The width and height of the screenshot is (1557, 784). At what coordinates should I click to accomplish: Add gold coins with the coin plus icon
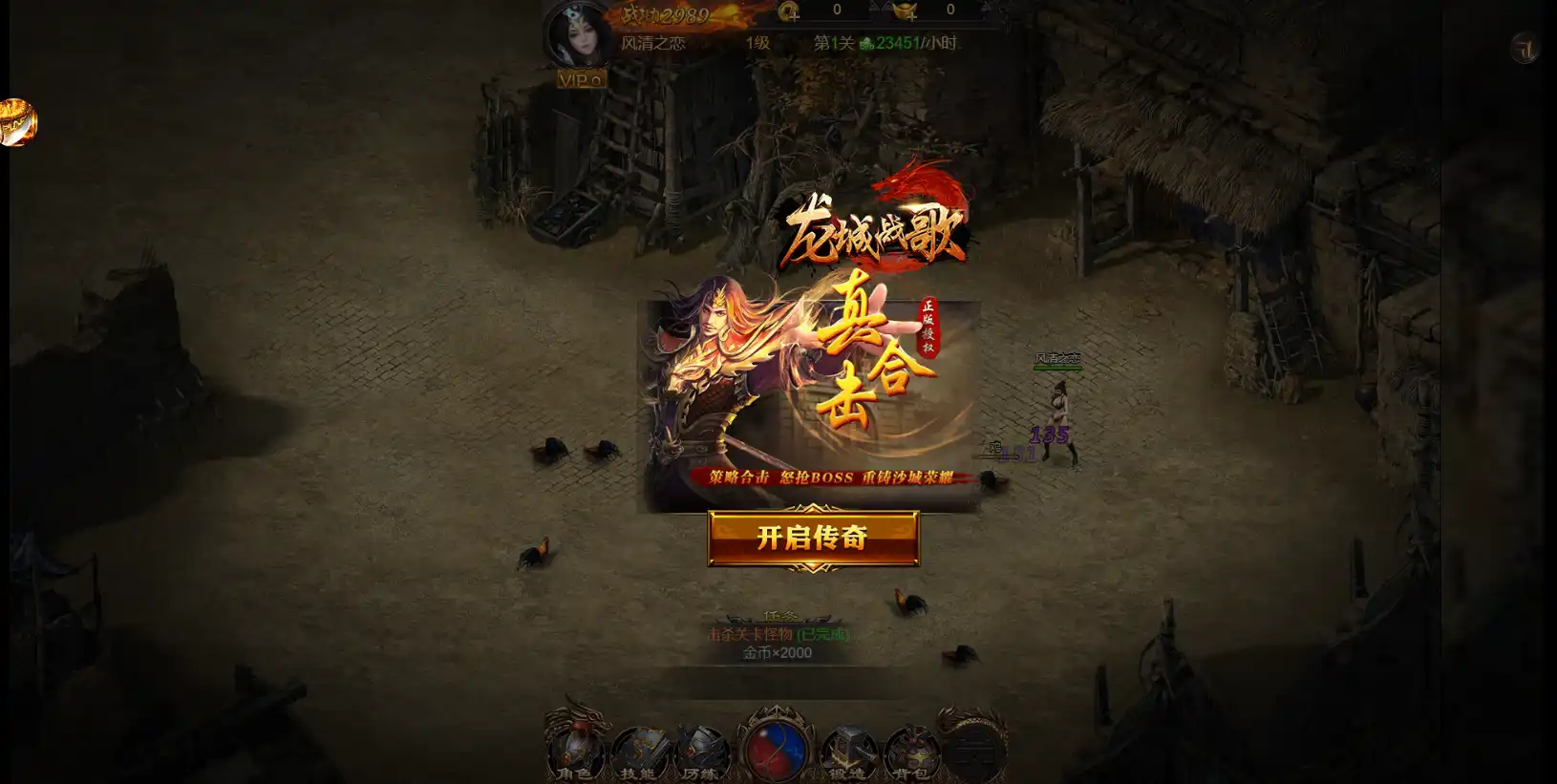[x=789, y=11]
